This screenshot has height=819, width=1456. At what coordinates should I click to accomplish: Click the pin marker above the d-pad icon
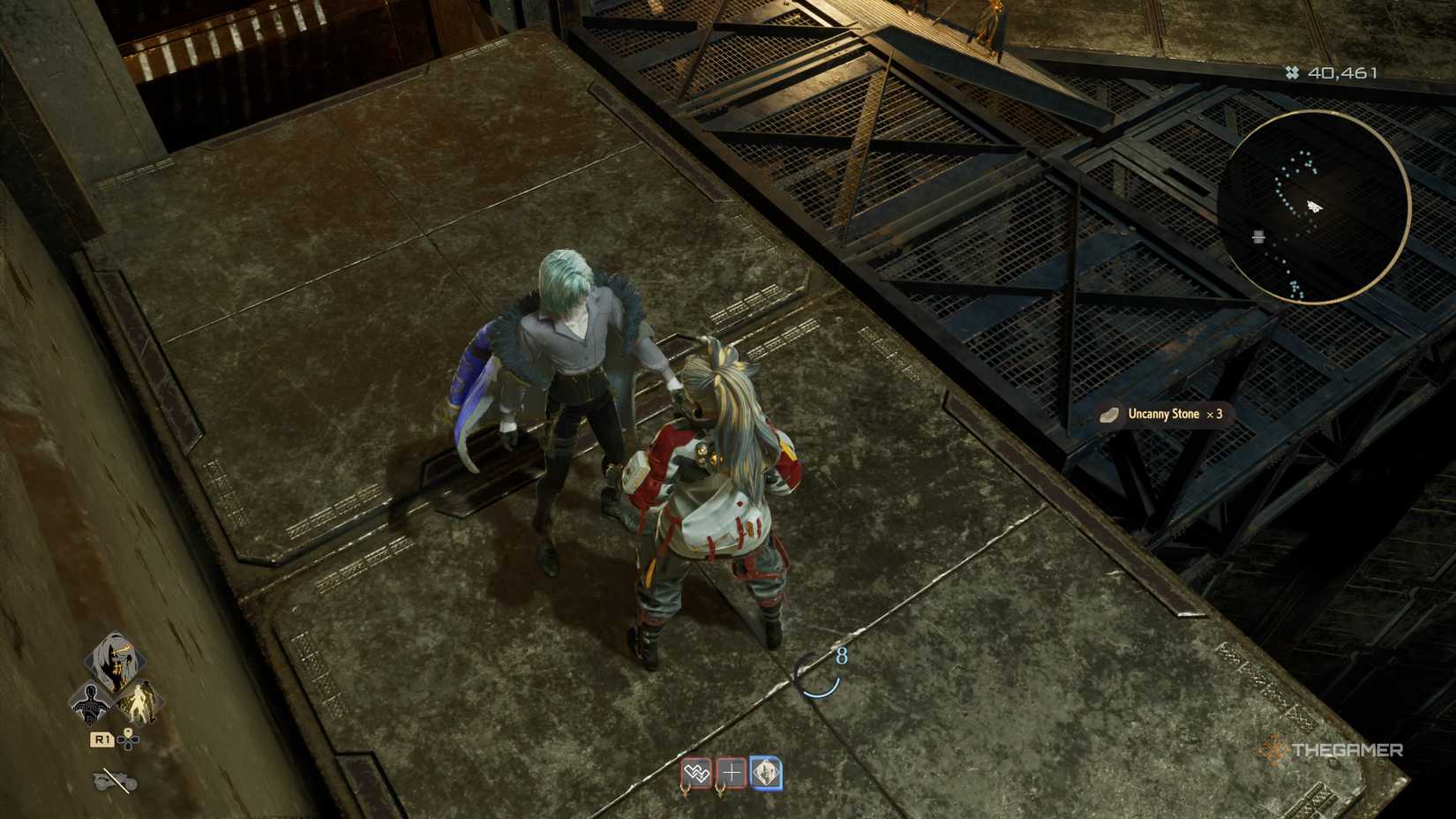(x=127, y=733)
